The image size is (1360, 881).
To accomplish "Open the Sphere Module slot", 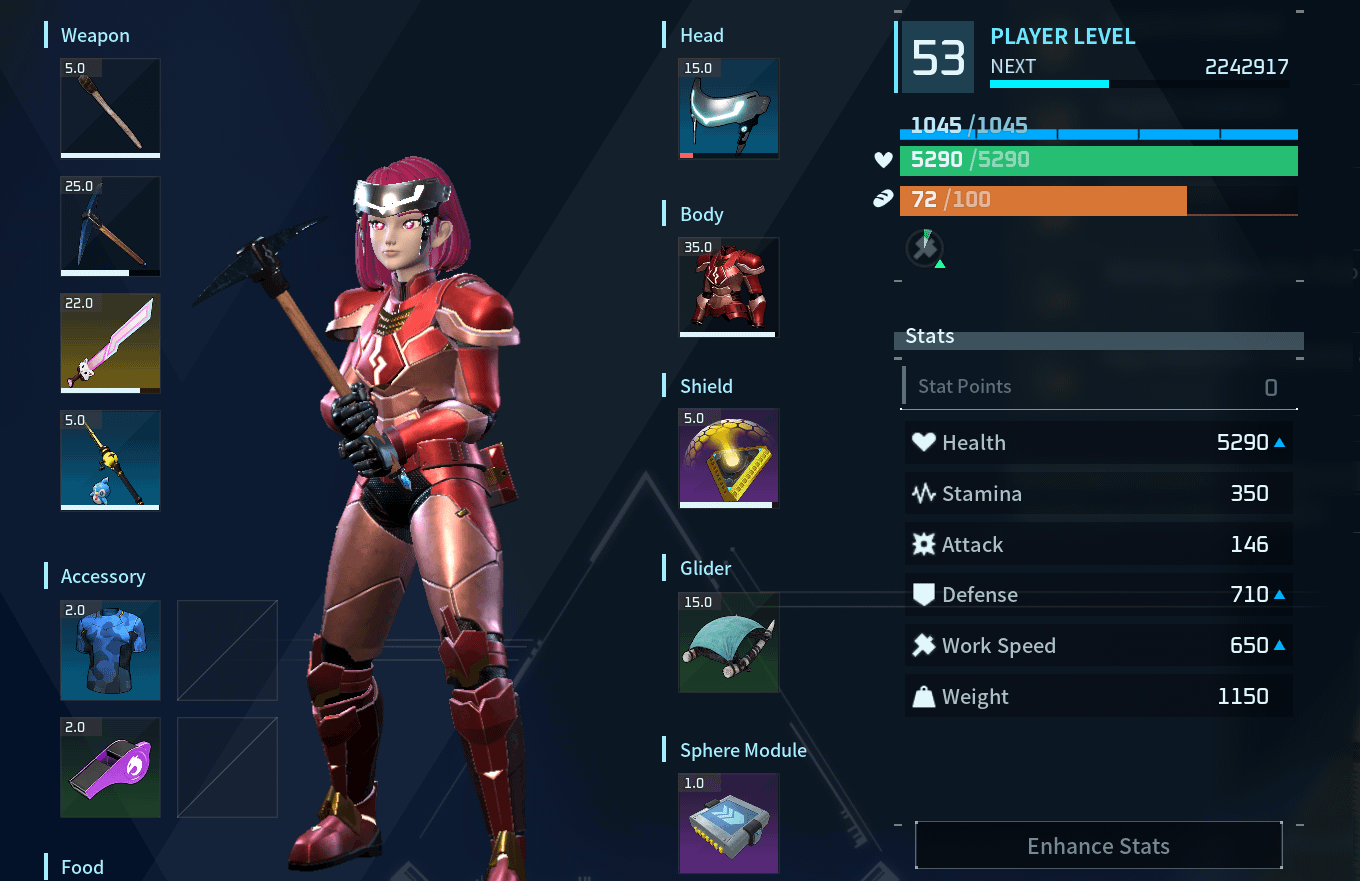I will coord(729,823).
